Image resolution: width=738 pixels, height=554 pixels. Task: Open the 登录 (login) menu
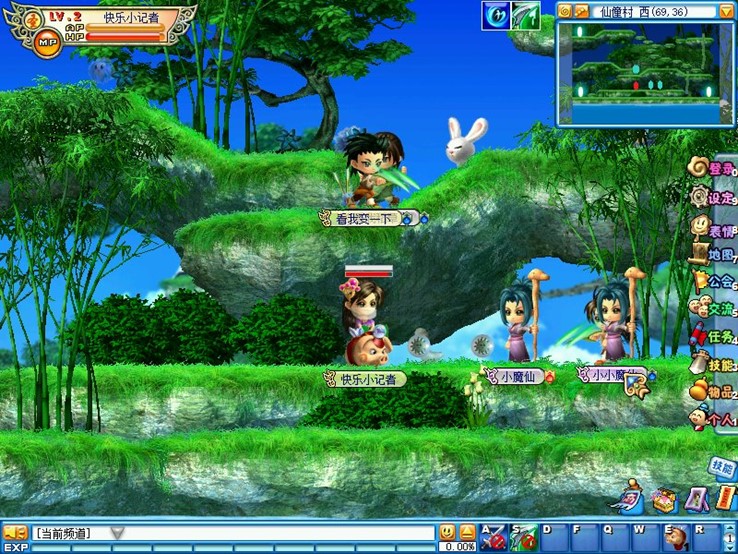[716, 169]
